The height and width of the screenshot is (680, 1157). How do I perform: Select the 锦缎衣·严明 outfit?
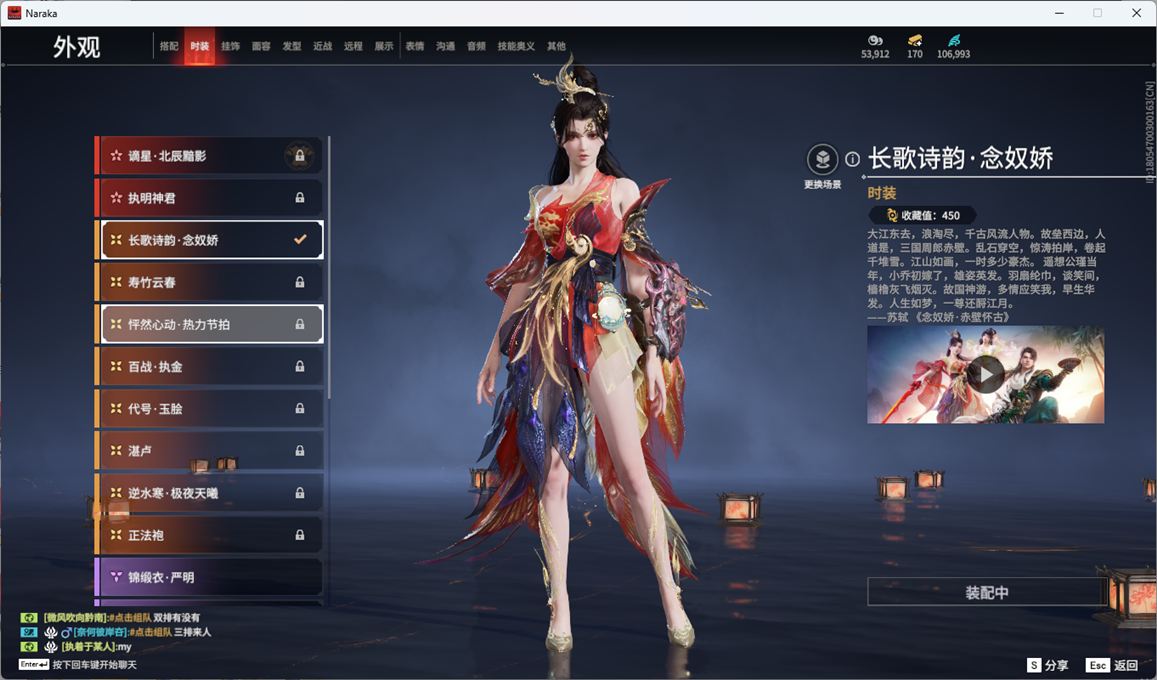(x=210, y=577)
